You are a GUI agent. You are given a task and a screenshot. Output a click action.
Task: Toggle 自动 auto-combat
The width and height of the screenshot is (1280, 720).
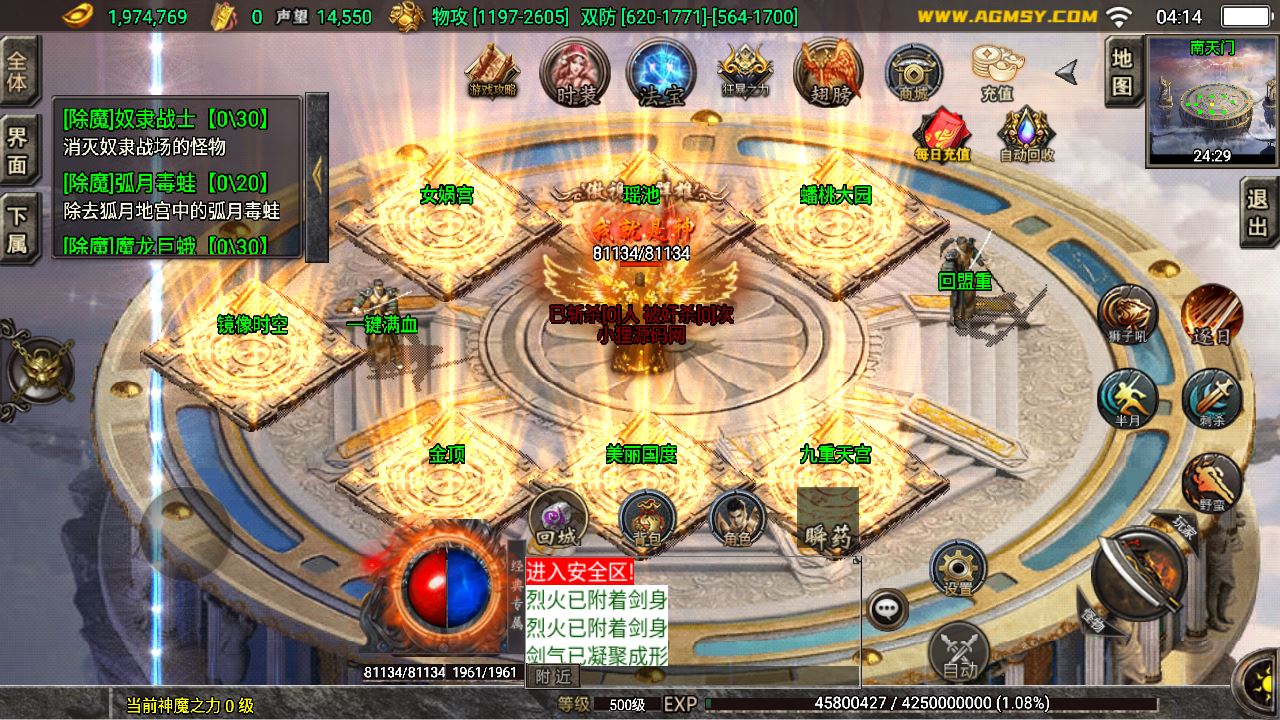click(x=958, y=653)
